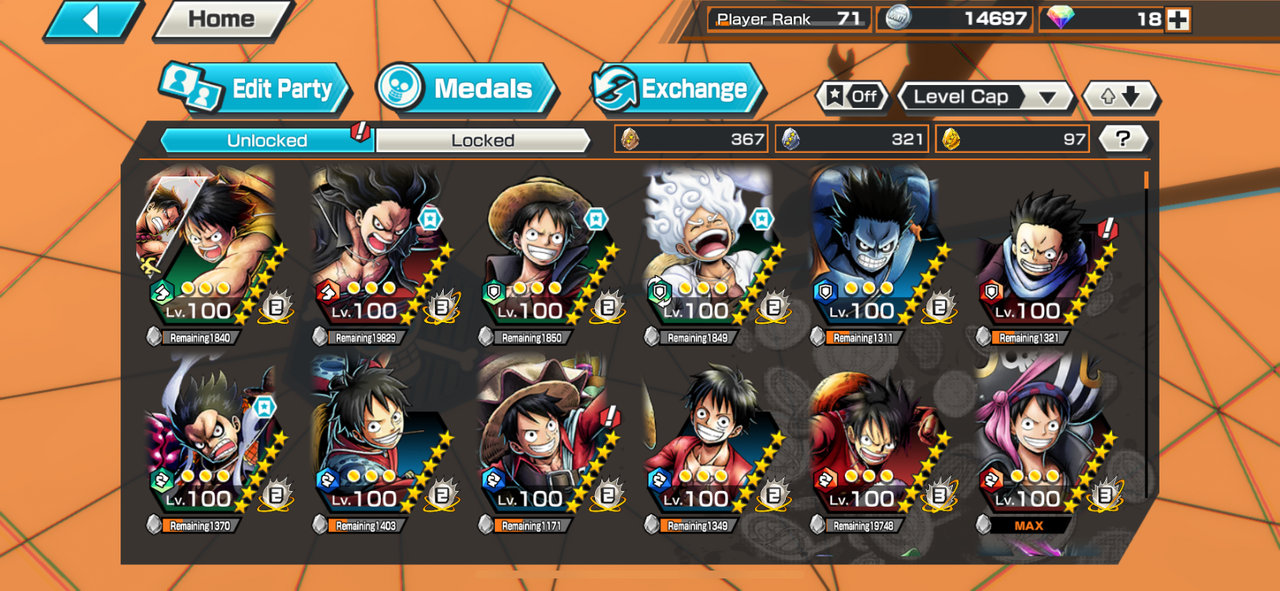Go back with the arrow button
The width and height of the screenshot is (1280, 591).
click(x=92, y=20)
